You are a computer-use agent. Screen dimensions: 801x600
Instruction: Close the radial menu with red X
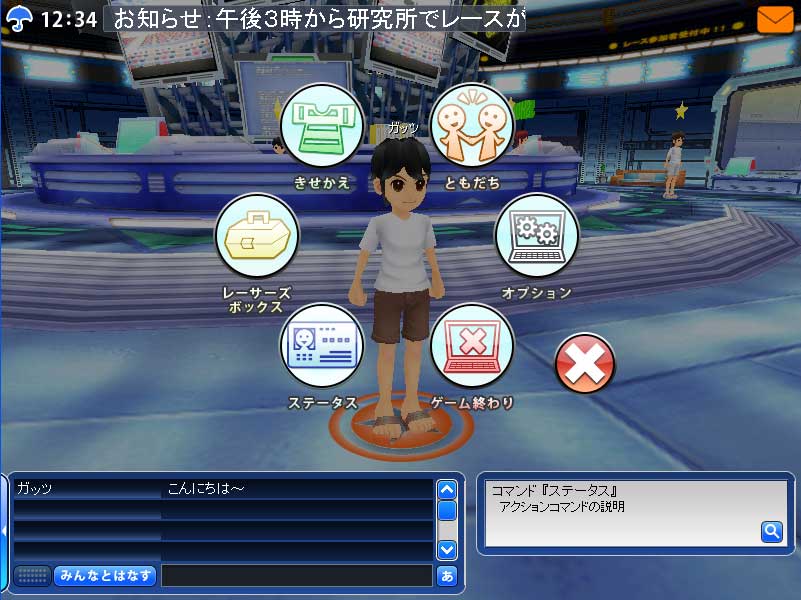click(585, 363)
